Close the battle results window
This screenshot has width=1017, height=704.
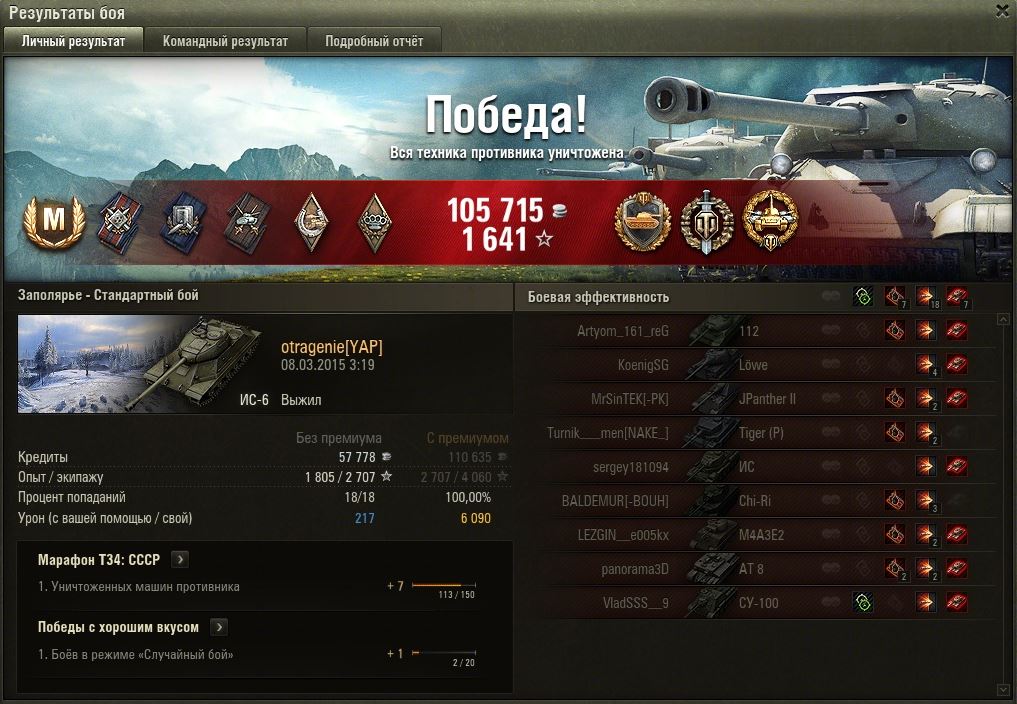click(x=1002, y=11)
